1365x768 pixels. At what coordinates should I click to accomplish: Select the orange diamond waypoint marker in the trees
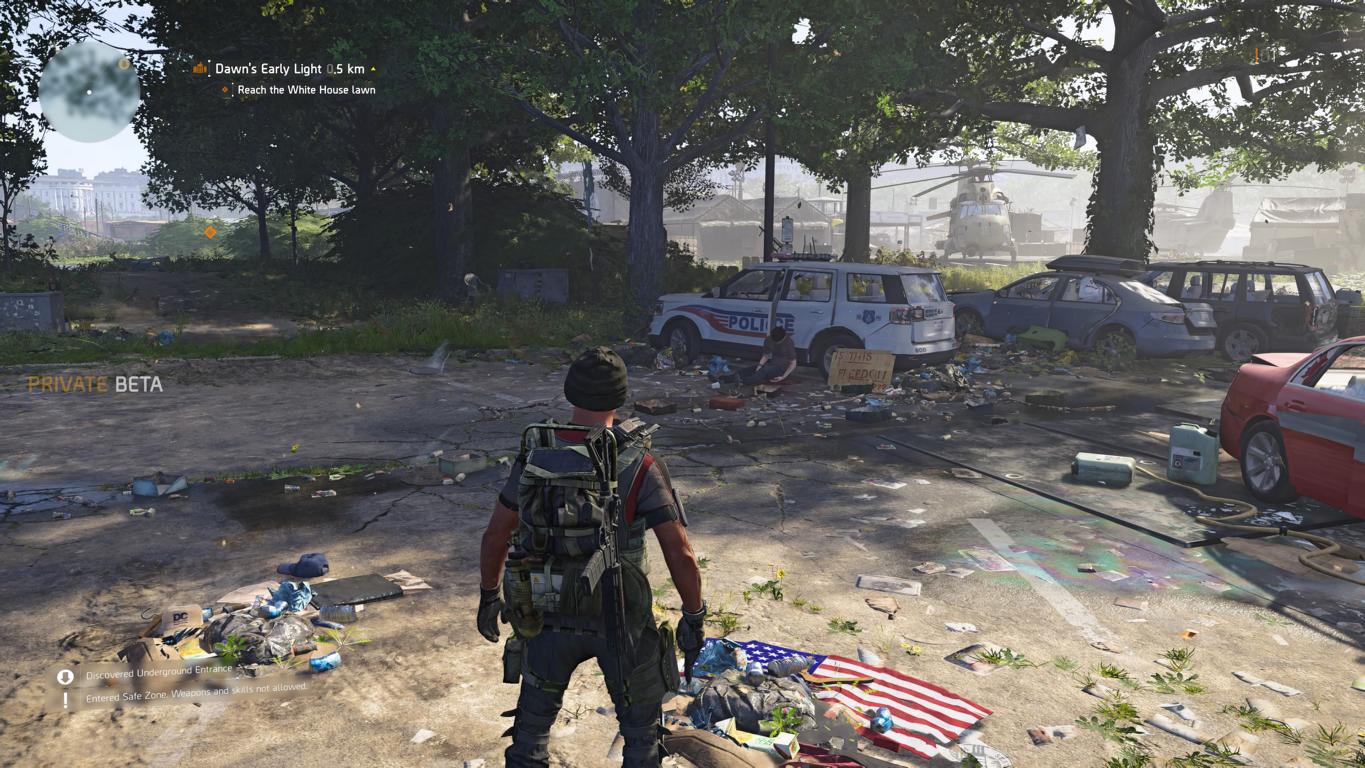tap(210, 232)
